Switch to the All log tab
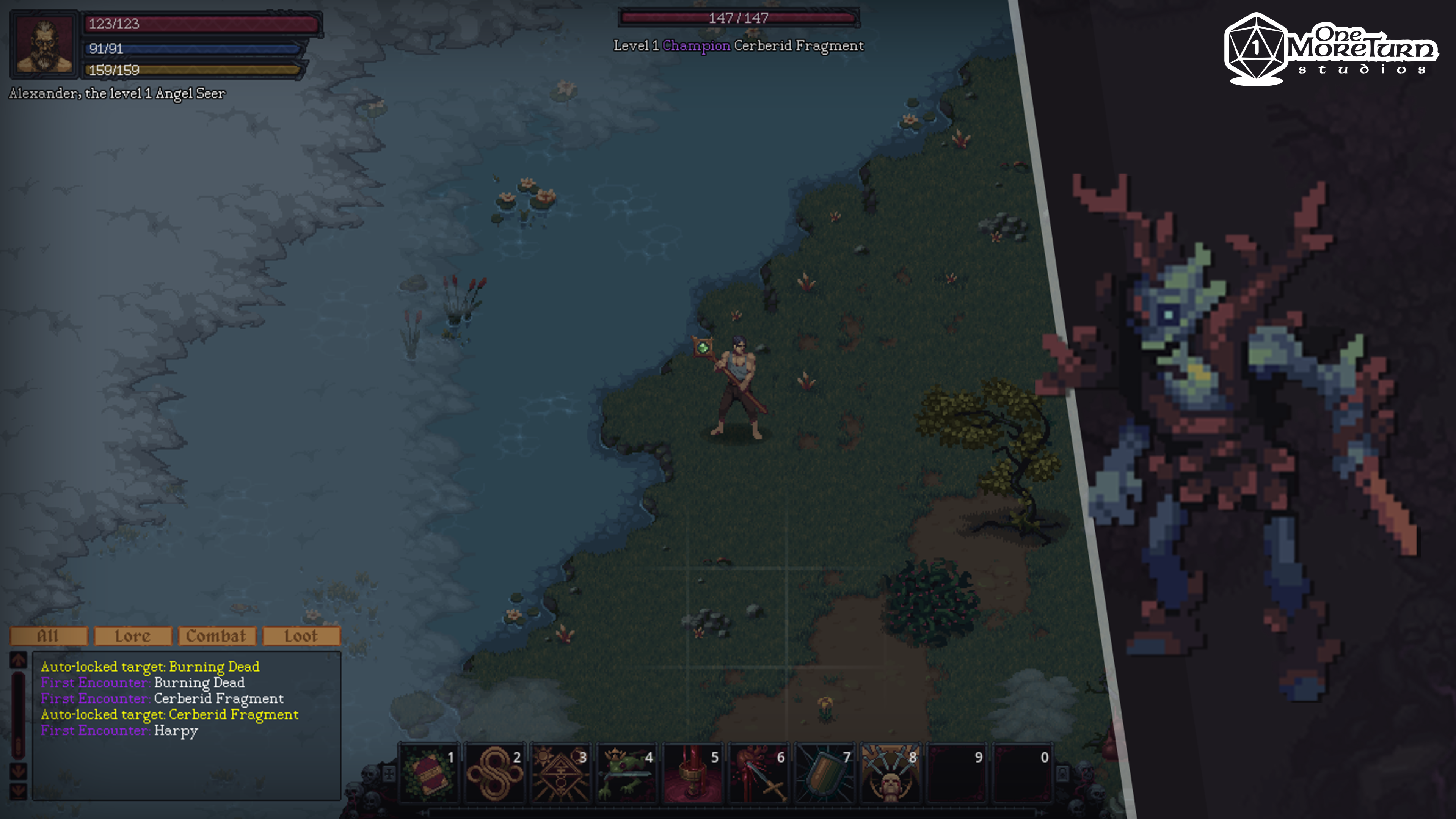Image resolution: width=1456 pixels, height=819 pixels. [x=49, y=636]
